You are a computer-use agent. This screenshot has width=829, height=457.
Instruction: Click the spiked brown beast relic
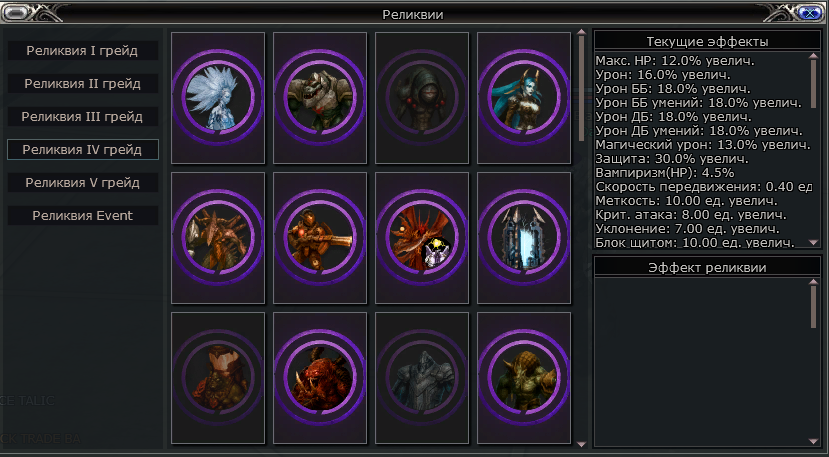click(218, 238)
